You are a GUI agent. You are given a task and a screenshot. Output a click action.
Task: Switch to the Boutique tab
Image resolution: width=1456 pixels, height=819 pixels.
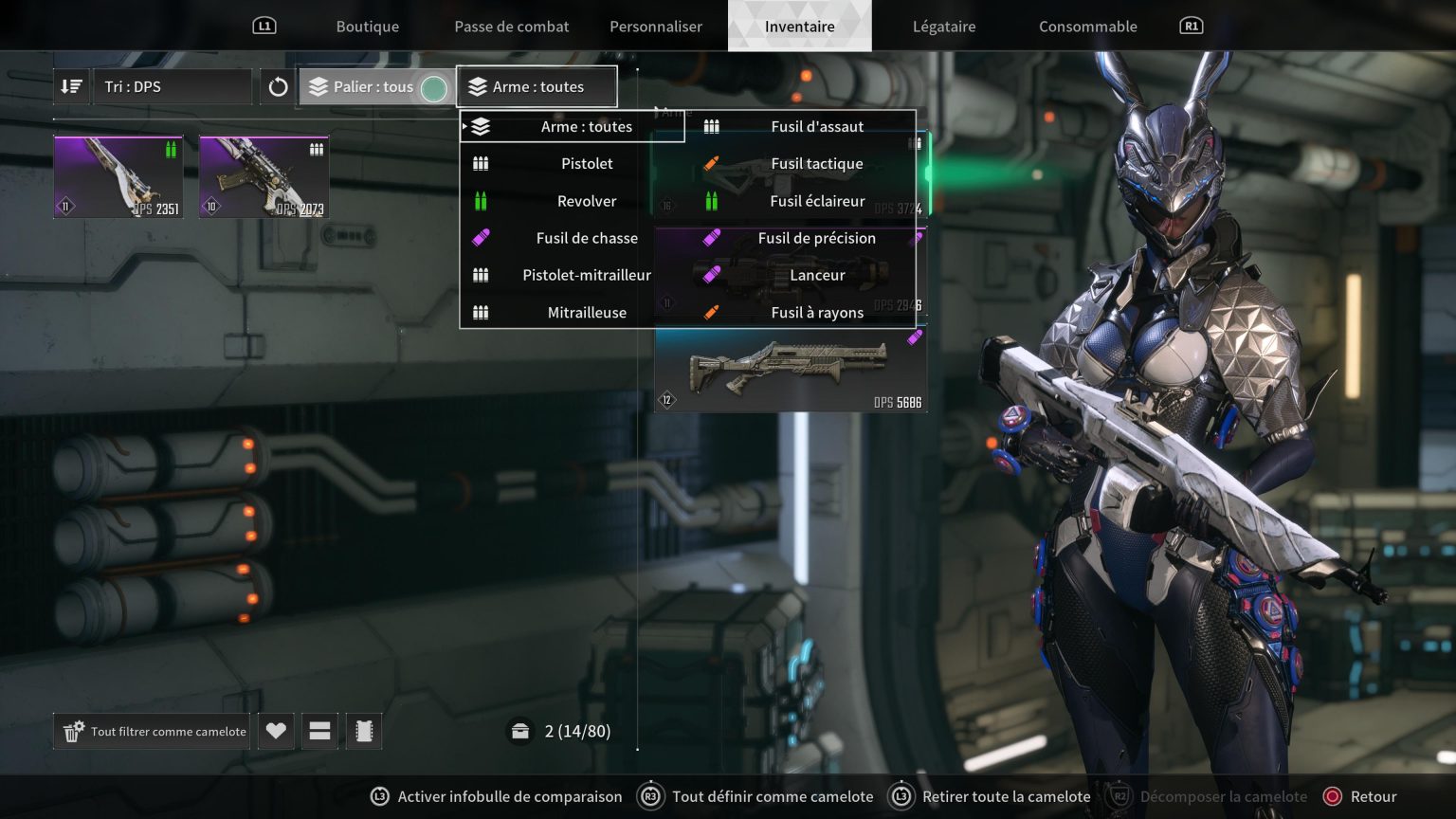(x=367, y=27)
